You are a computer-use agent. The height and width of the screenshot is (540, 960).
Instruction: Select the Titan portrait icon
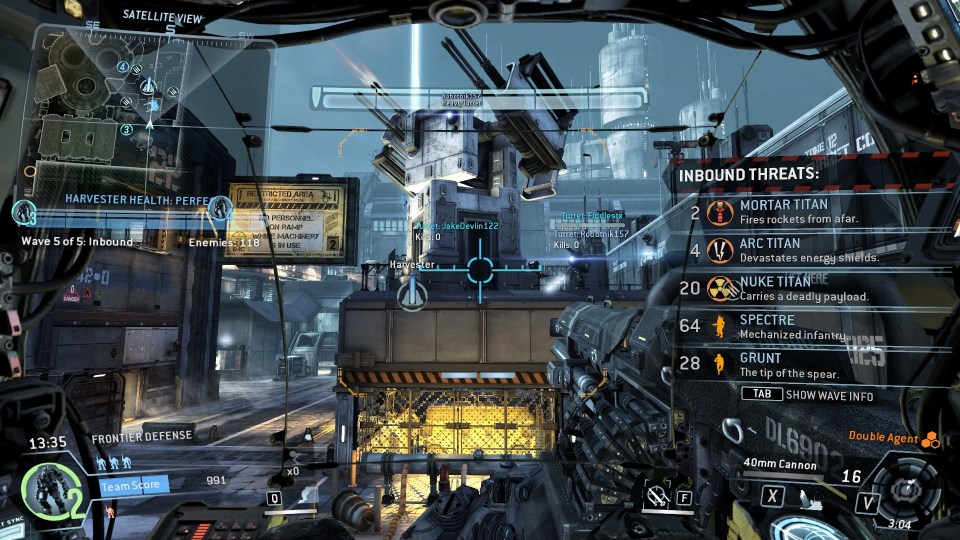[45, 492]
